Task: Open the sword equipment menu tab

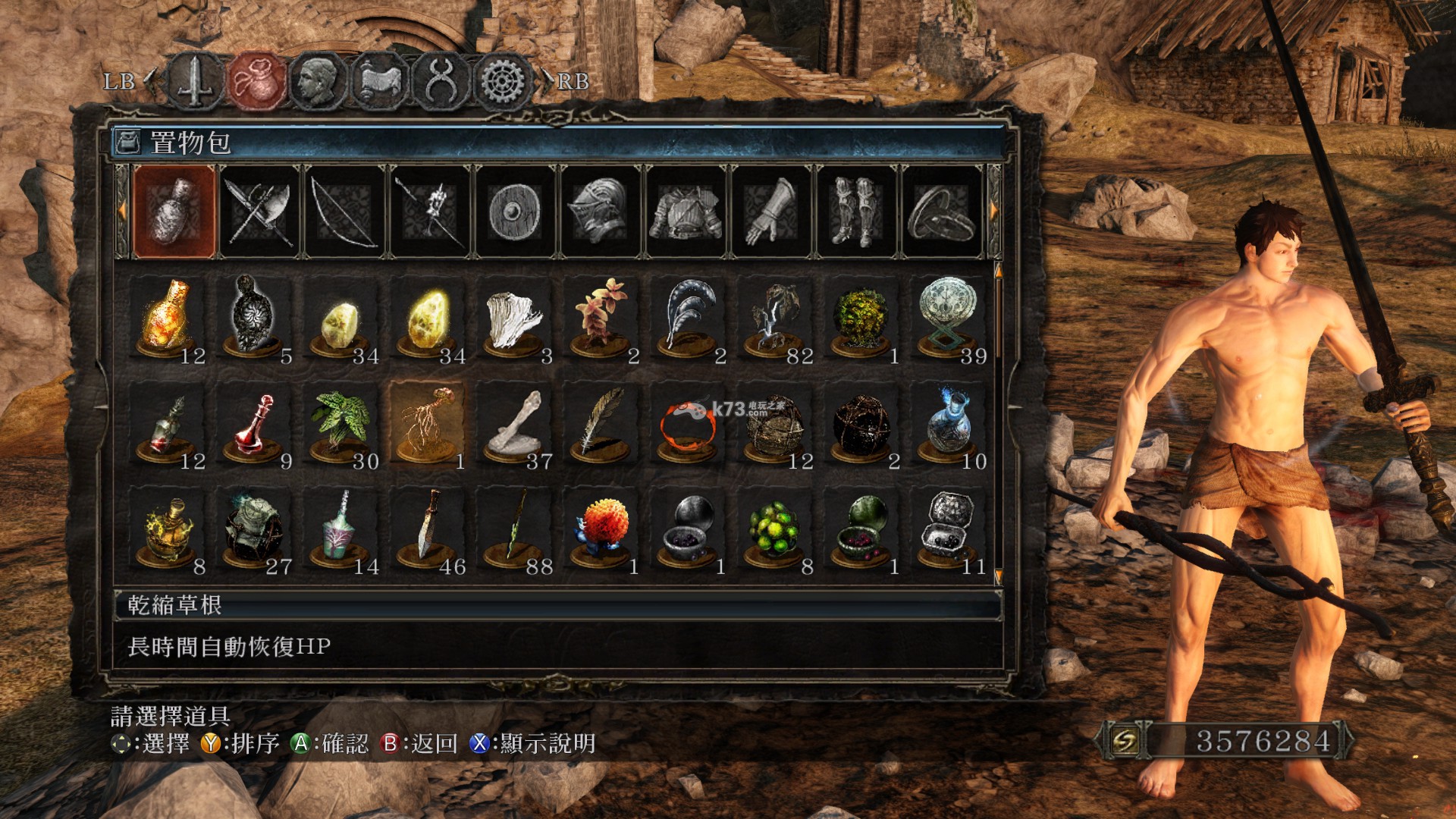Action: (196, 81)
